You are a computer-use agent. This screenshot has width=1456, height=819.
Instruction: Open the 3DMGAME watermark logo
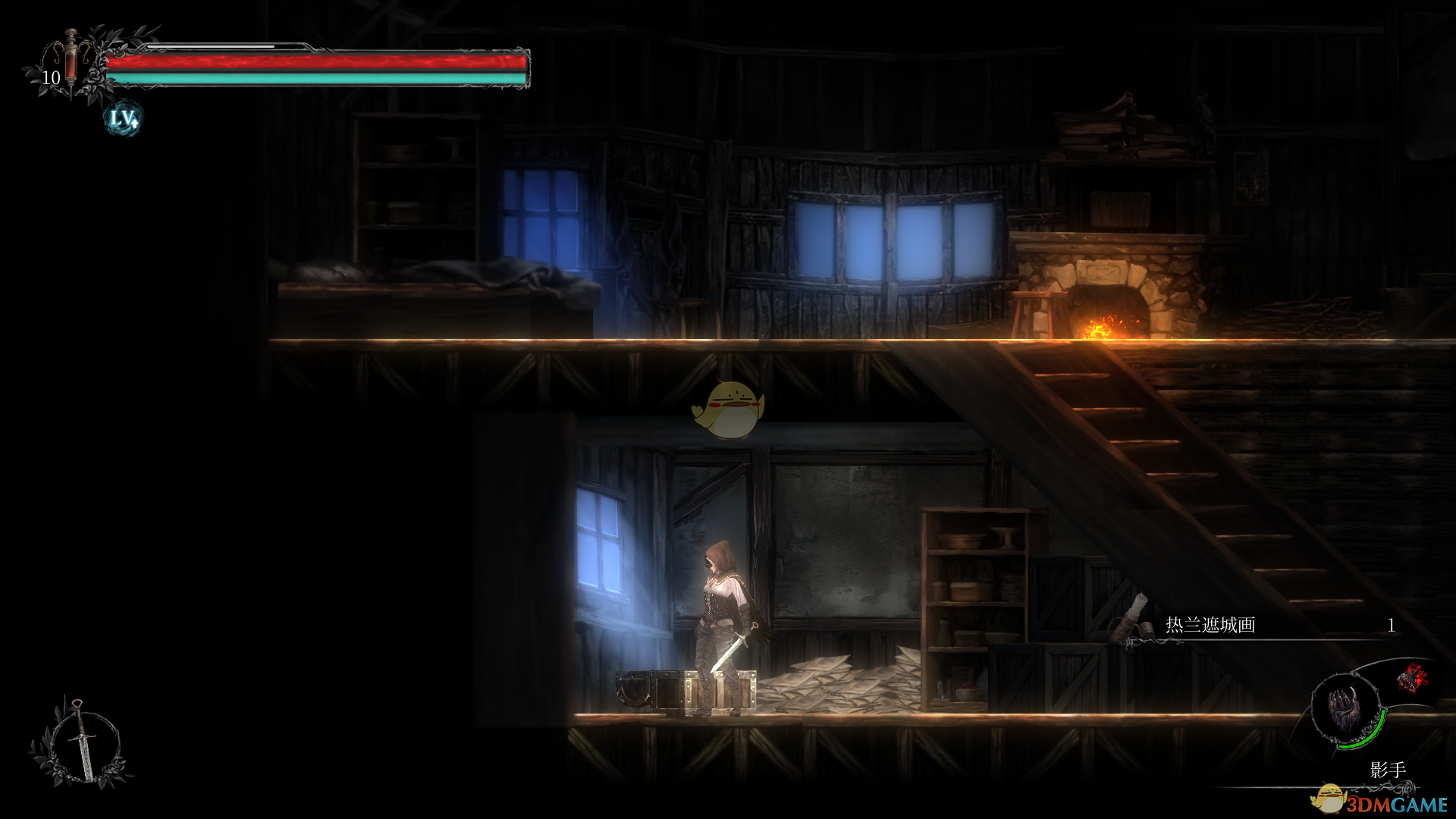[x=1382, y=802]
